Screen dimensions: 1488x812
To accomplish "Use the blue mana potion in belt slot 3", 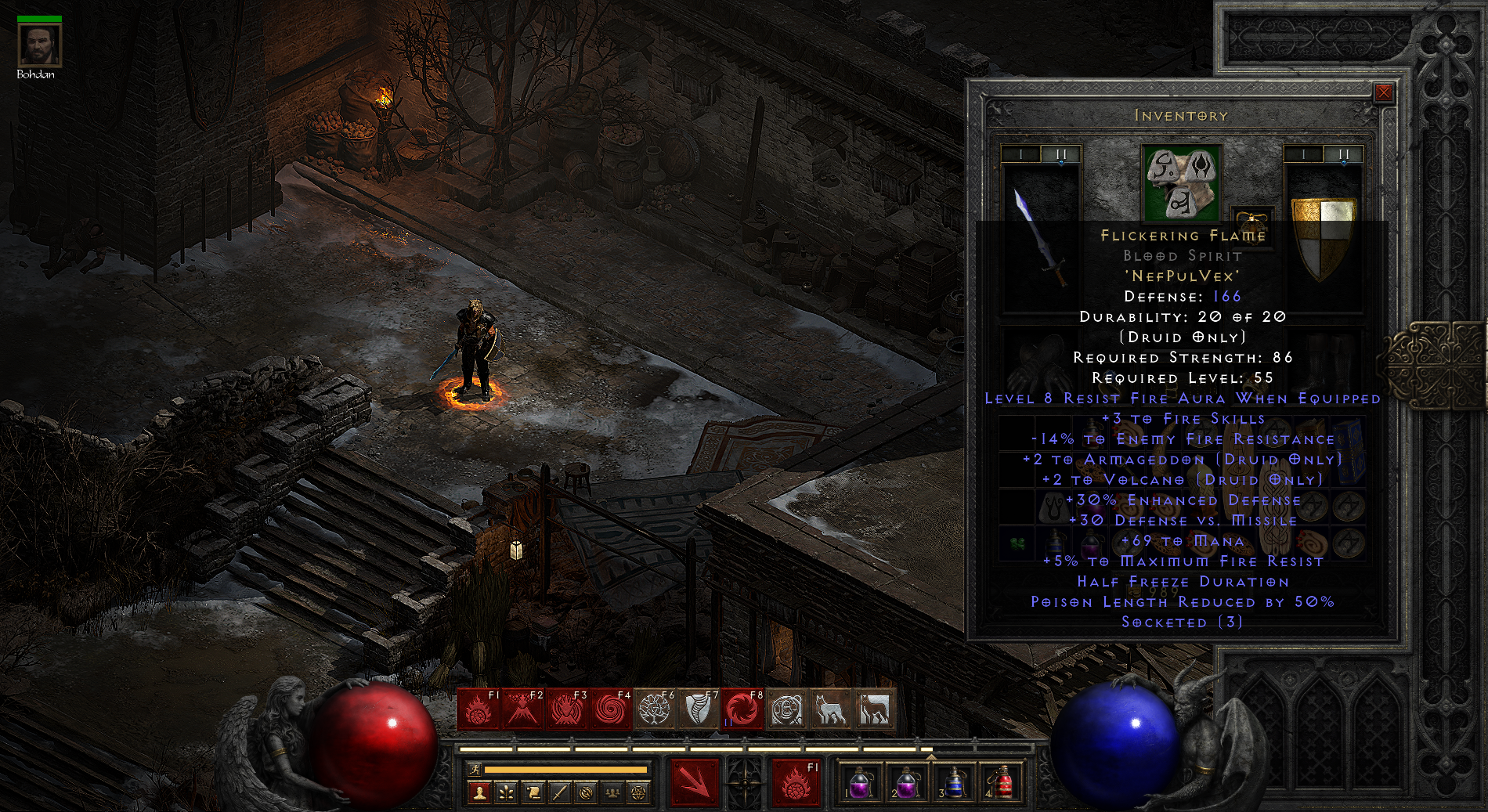I will pos(952,782).
